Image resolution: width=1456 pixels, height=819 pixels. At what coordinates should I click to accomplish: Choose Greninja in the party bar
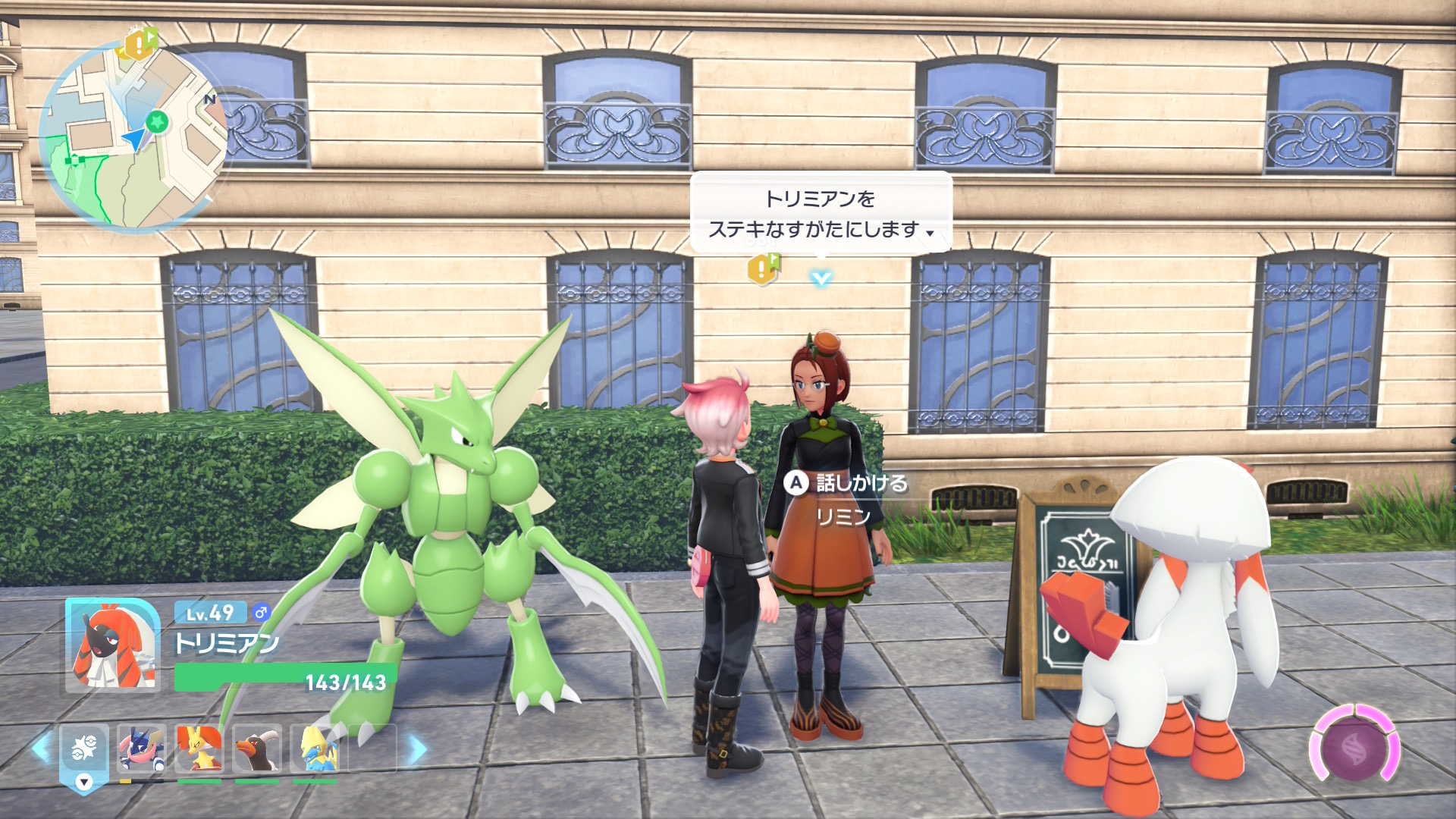[x=142, y=748]
